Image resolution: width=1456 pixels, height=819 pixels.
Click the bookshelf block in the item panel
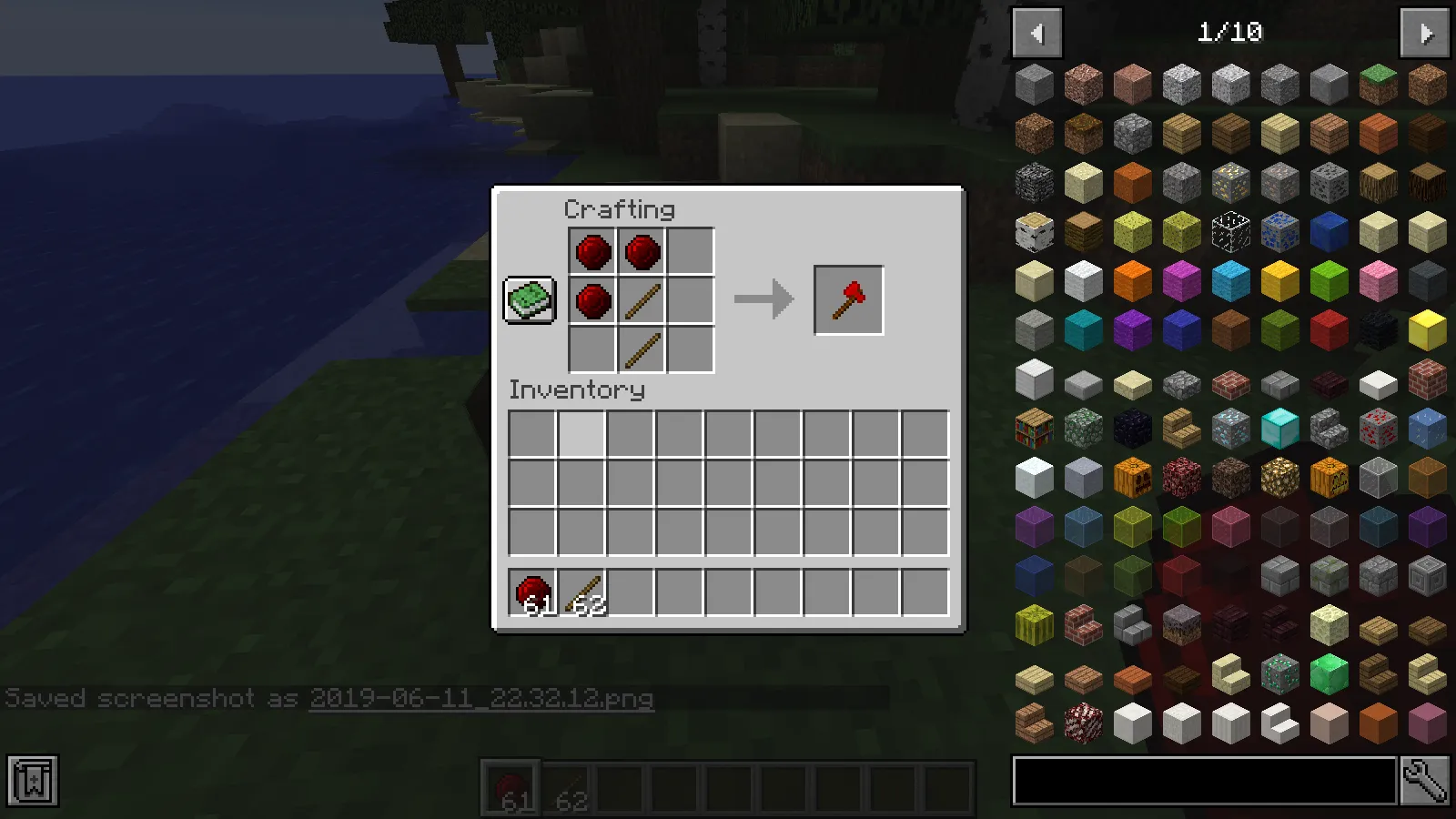1035,430
